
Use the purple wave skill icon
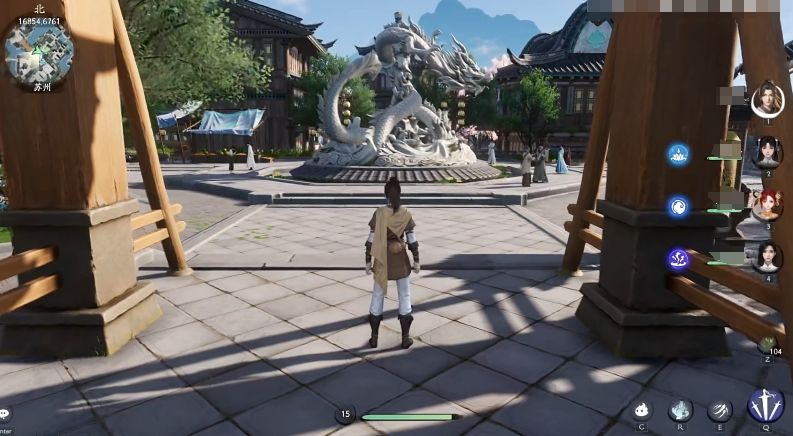pos(679,259)
